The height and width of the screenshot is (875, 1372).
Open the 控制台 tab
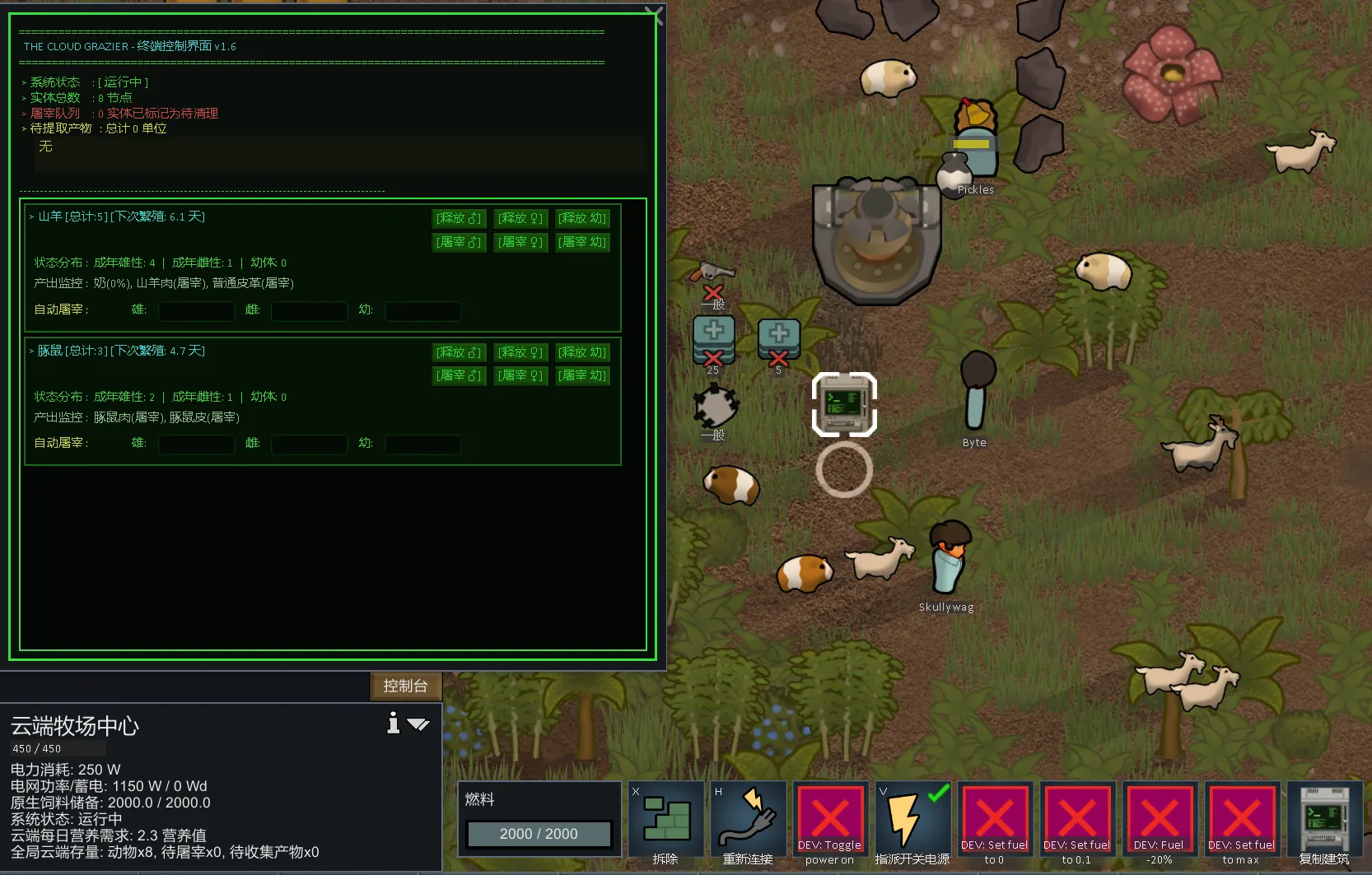tap(405, 686)
